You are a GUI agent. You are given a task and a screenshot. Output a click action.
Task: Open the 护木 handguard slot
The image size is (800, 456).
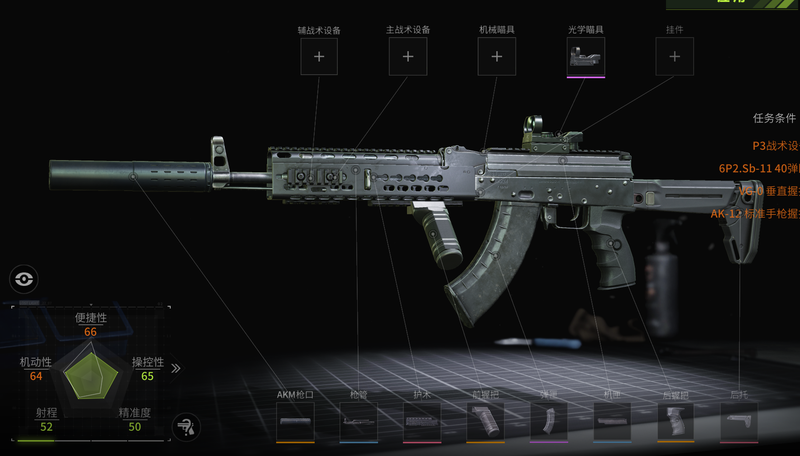click(x=422, y=422)
